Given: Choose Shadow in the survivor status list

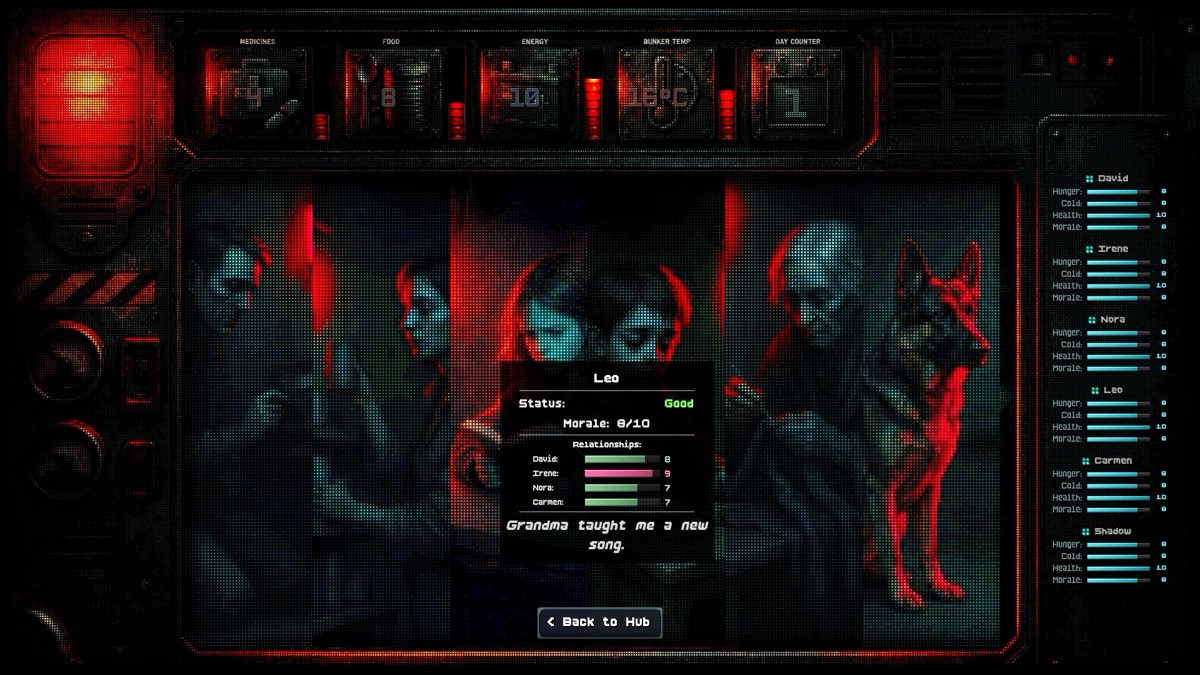Looking at the screenshot, I should pyautogui.click(x=1112, y=531).
